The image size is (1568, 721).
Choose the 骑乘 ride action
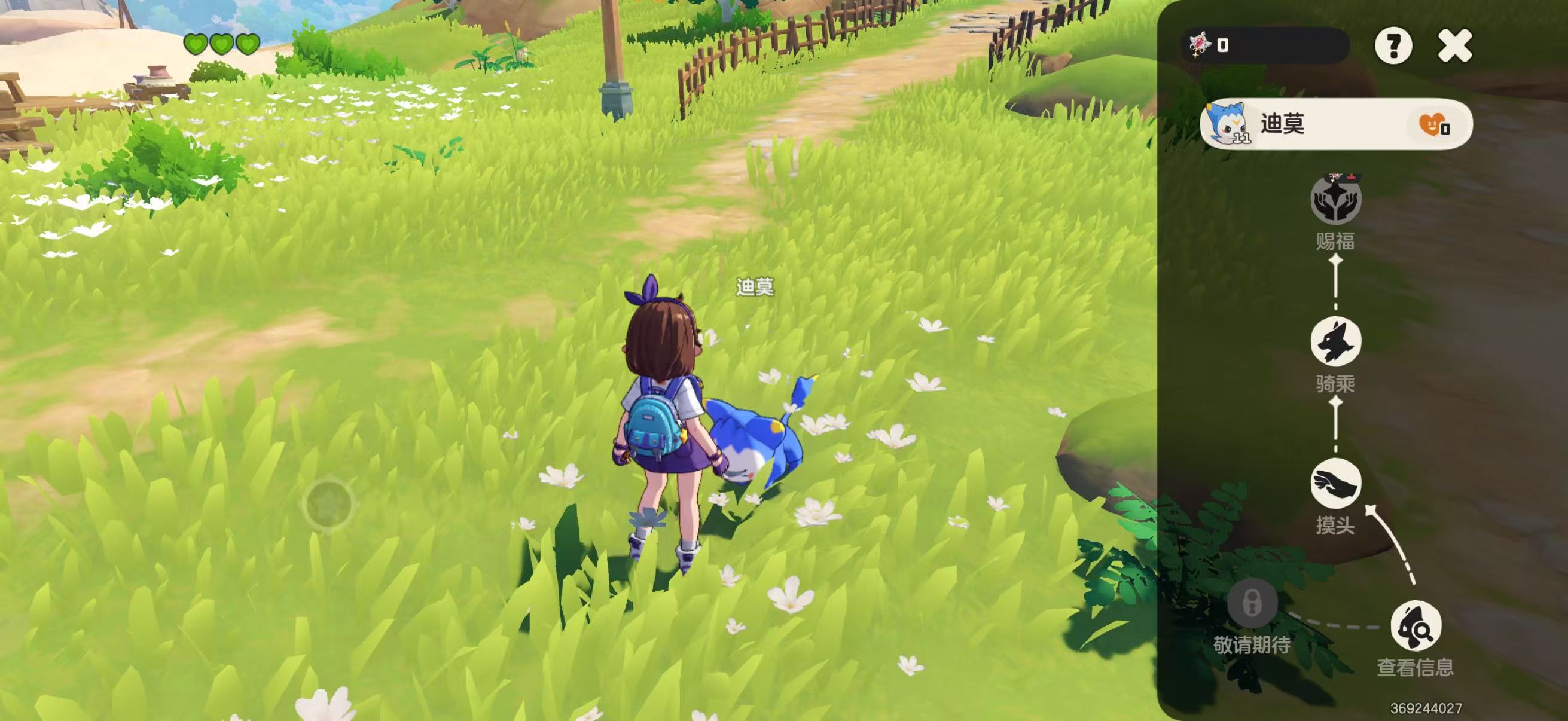click(1335, 341)
